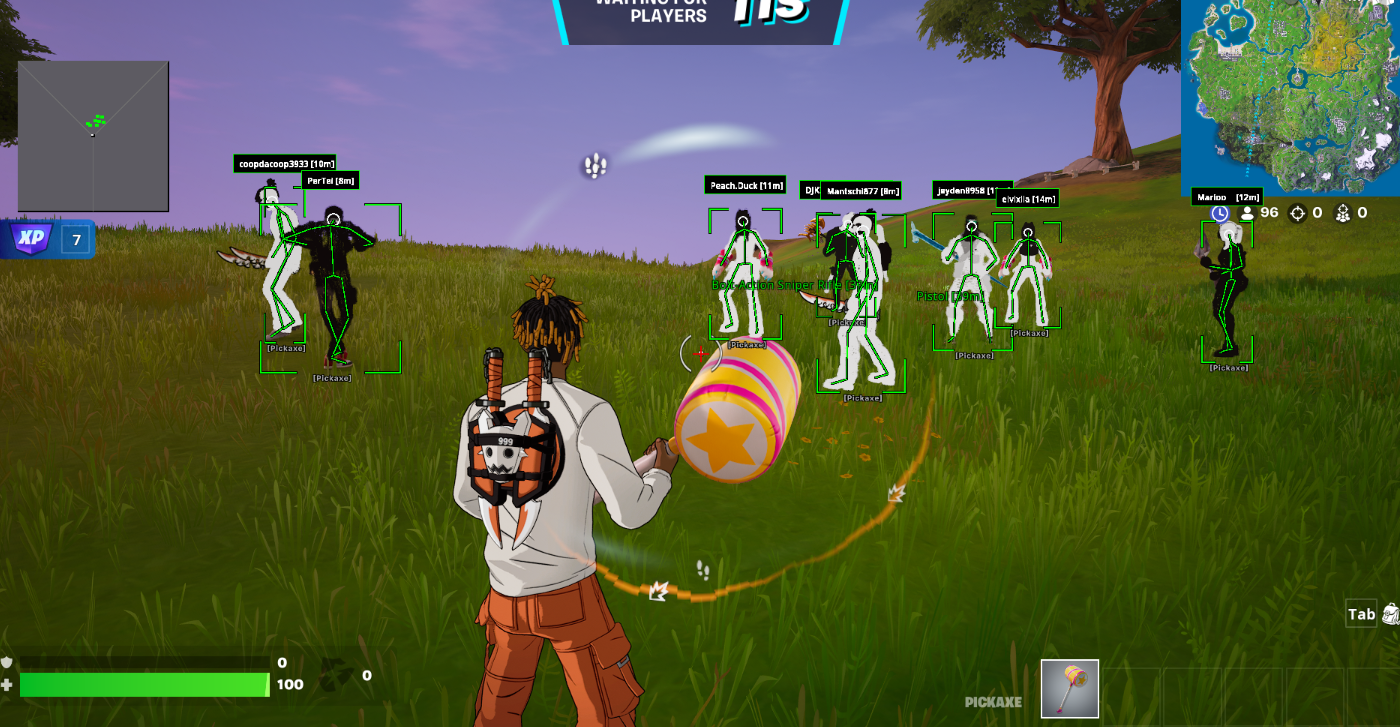
Task: Click the island minimap
Action: click(x=1290, y=96)
